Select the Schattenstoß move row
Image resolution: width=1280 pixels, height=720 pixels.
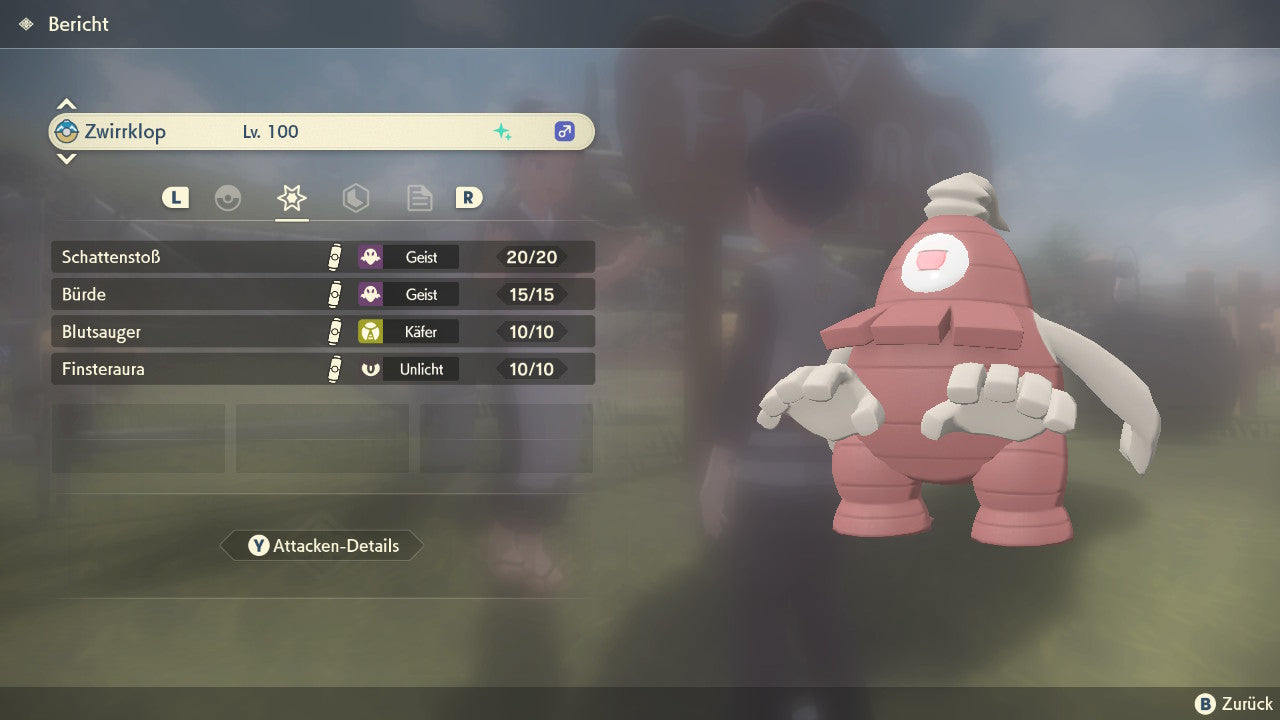(x=322, y=257)
